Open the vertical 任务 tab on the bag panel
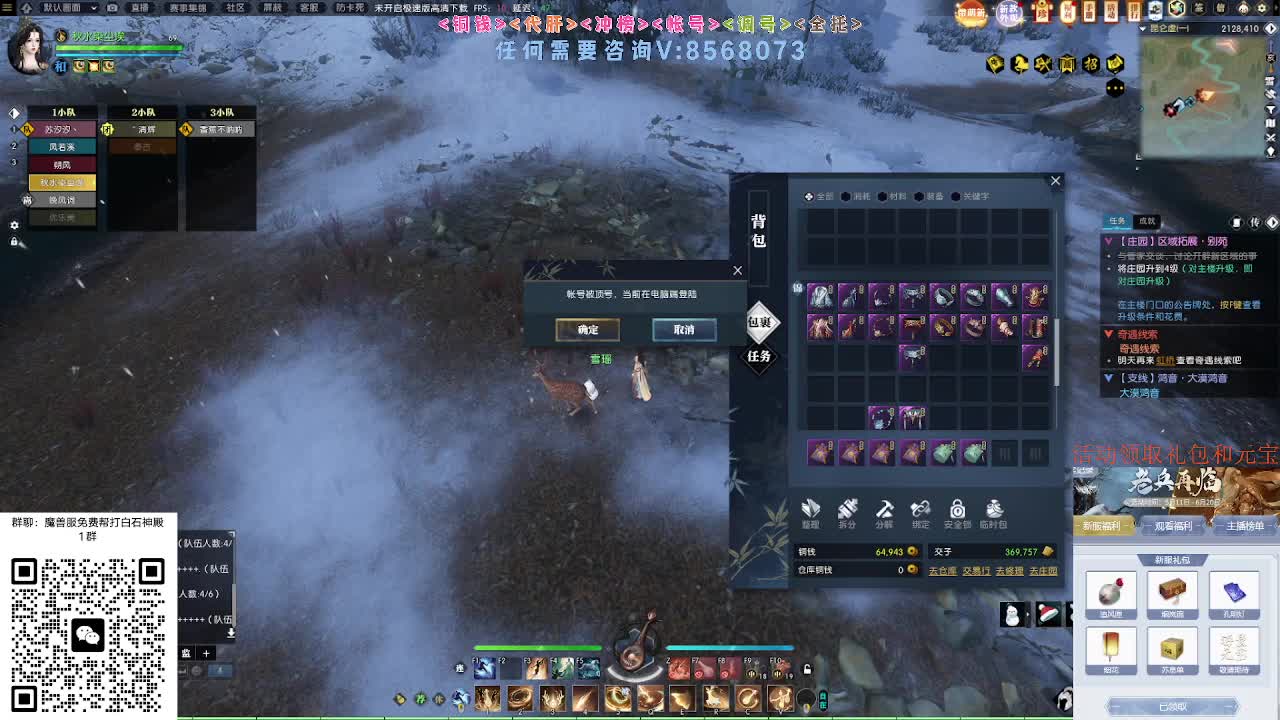This screenshot has width=1280, height=720. [759, 357]
